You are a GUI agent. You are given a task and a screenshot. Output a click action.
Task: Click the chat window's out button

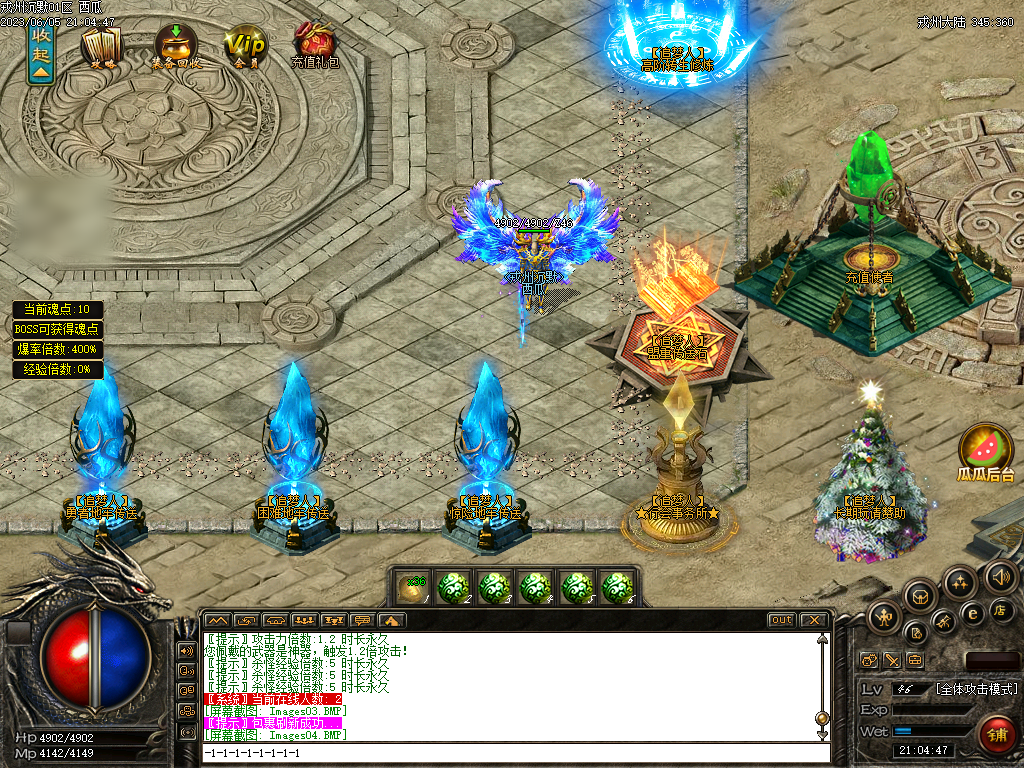pyautogui.click(x=781, y=620)
